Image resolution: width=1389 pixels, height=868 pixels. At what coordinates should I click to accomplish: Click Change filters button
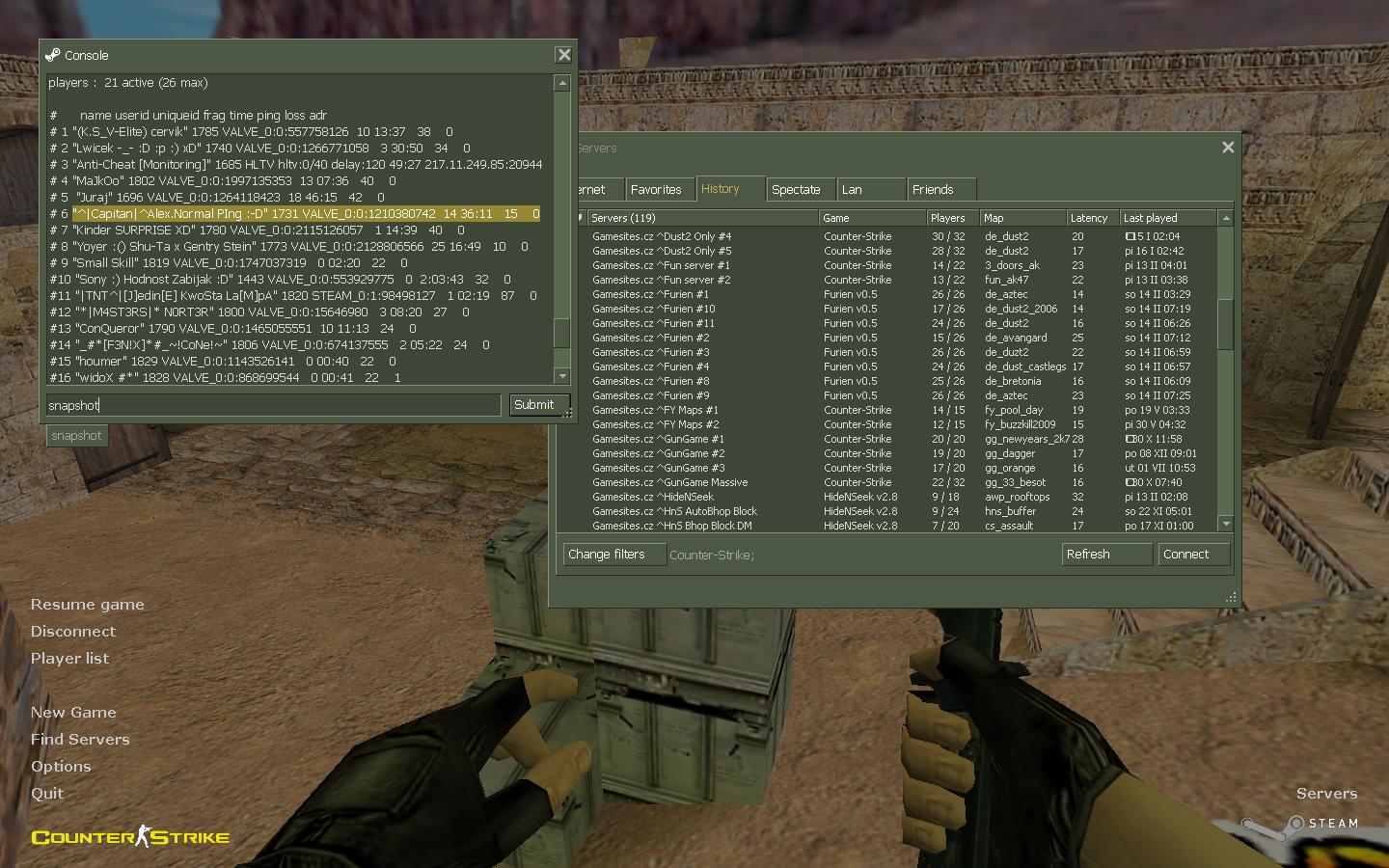coord(613,555)
